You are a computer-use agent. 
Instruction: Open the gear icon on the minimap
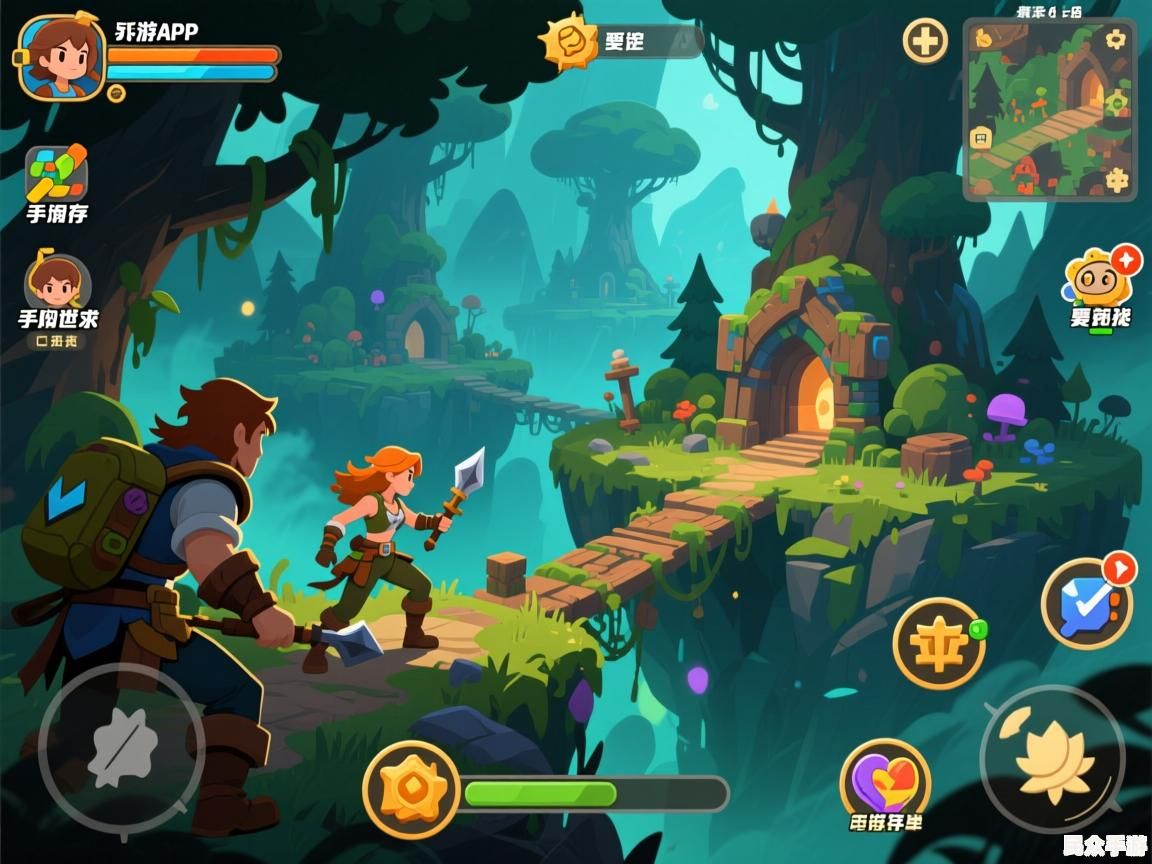click(x=1115, y=40)
